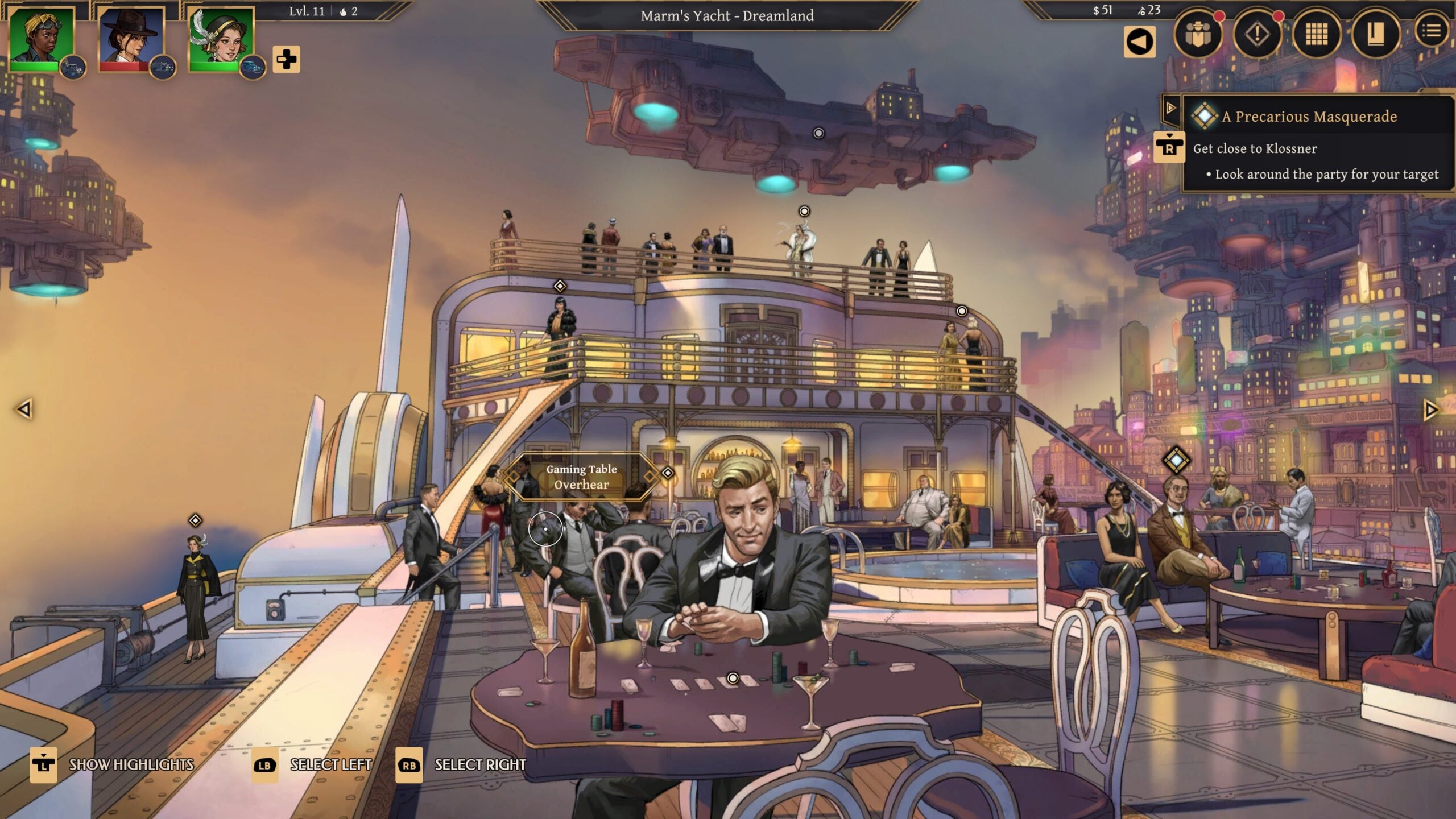
Task: Pan the scene with the right edge arrow
Action: pos(1430,410)
